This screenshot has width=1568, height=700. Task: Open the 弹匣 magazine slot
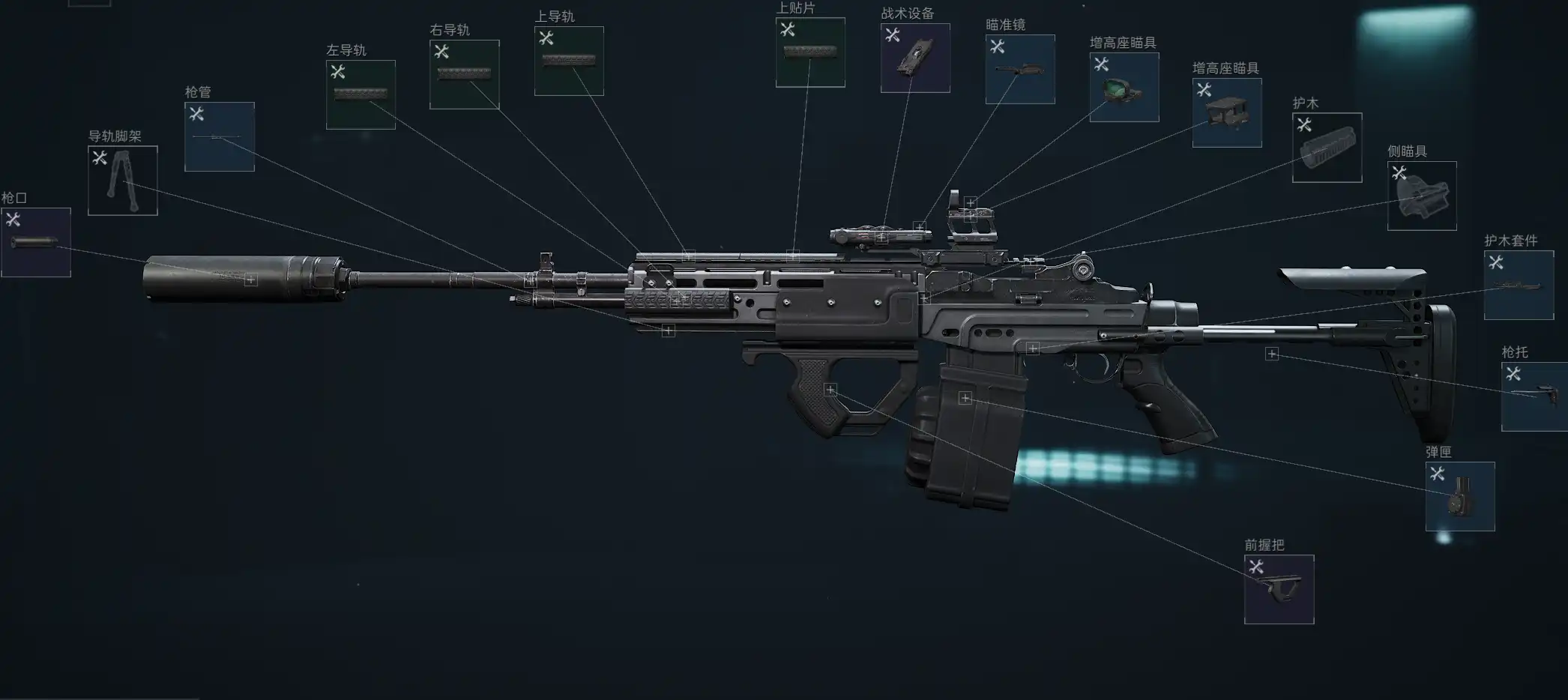(x=1460, y=496)
